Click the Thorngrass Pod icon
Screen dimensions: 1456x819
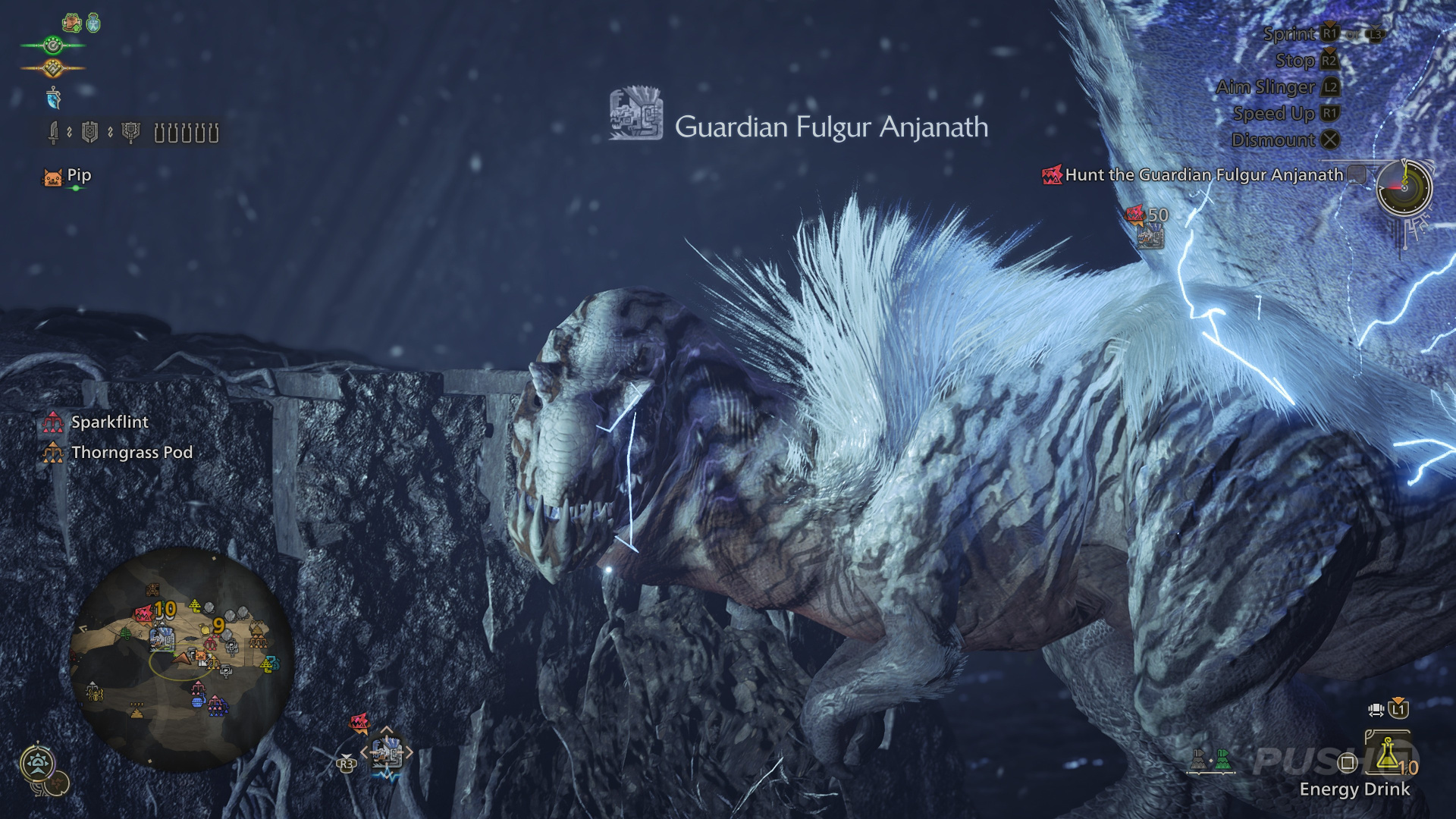52,453
